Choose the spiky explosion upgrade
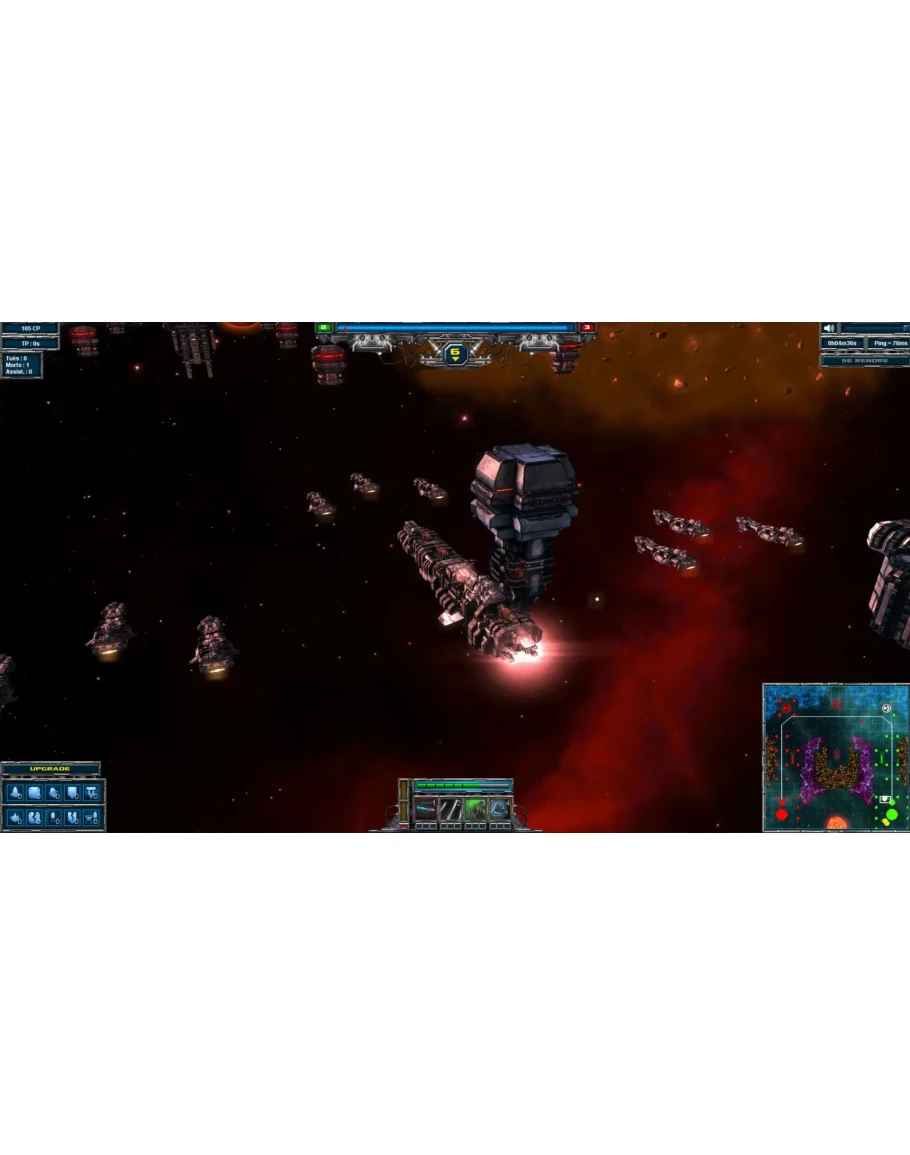This screenshot has height=1155, width=910. click(16, 818)
